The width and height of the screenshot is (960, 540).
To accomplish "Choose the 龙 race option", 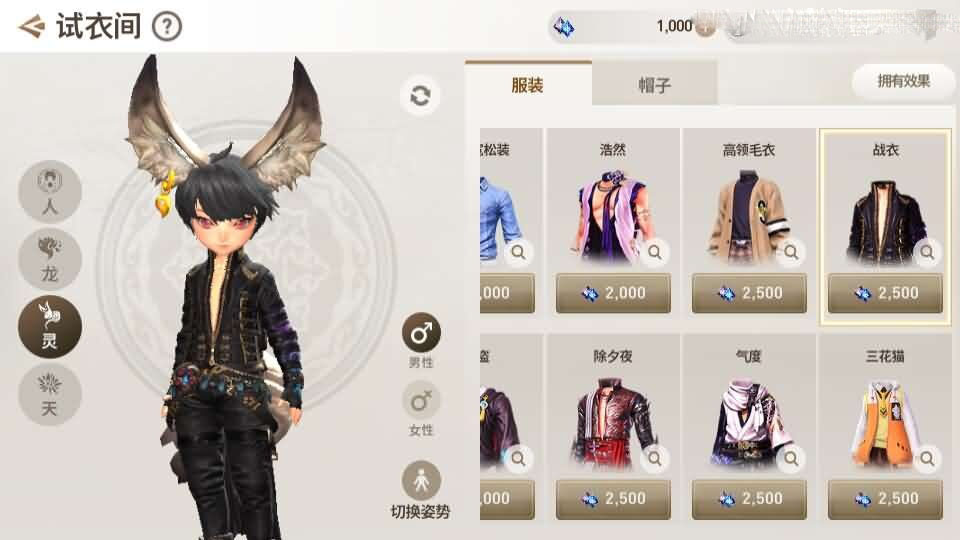I will pyautogui.click(x=50, y=259).
